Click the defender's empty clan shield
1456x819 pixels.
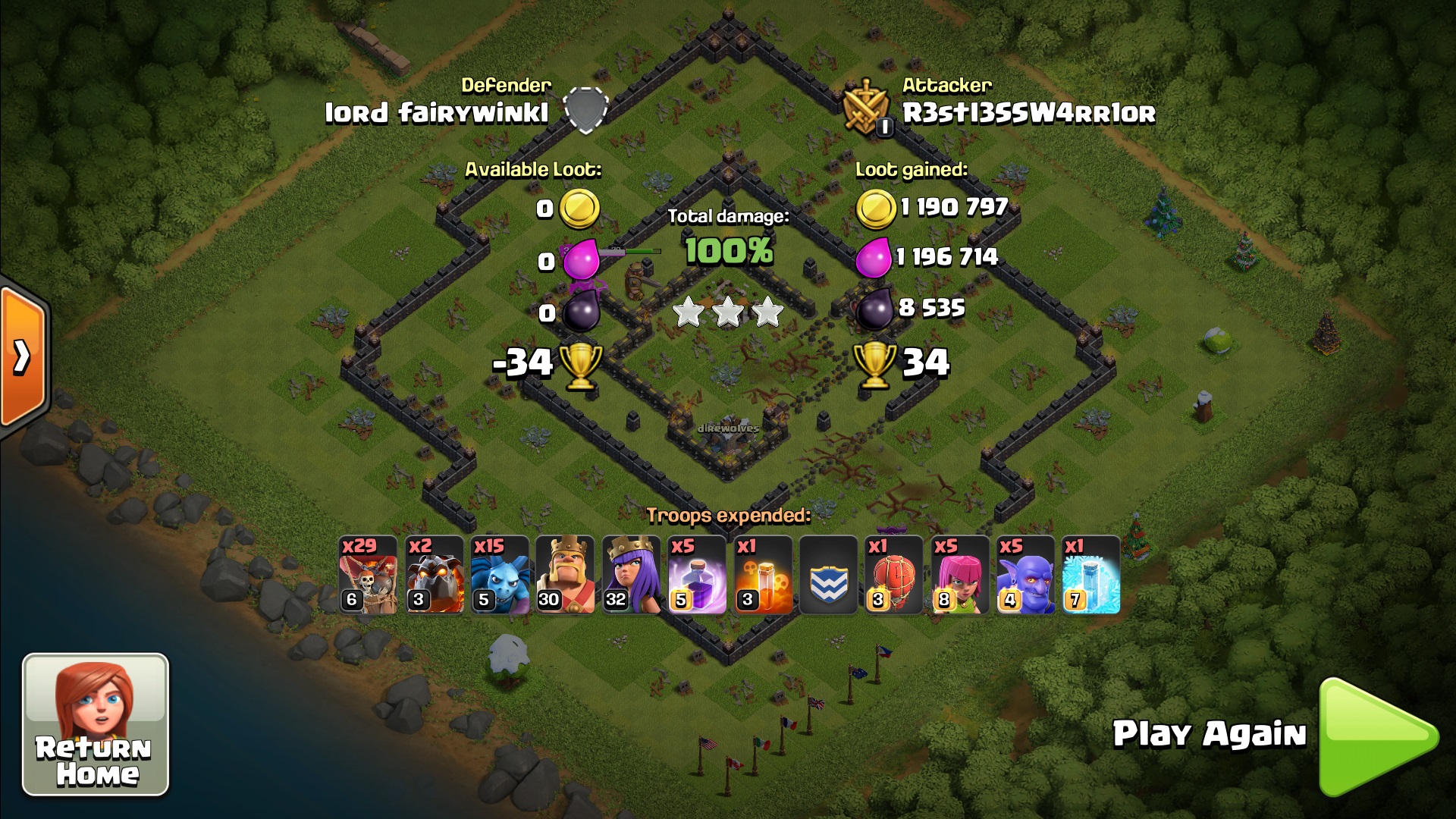pos(586,110)
